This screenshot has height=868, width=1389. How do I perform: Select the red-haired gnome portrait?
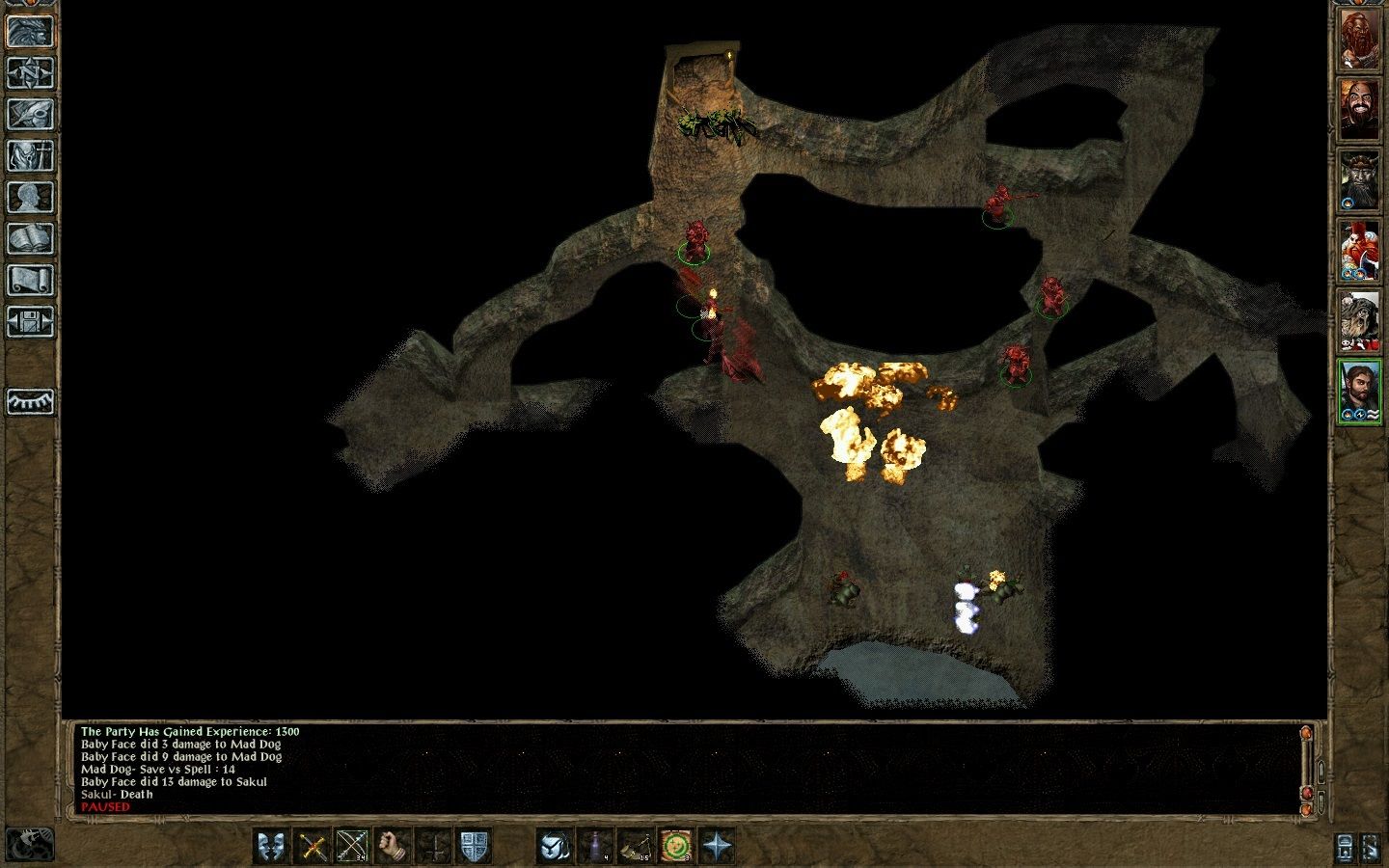[x=1358, y=251]
